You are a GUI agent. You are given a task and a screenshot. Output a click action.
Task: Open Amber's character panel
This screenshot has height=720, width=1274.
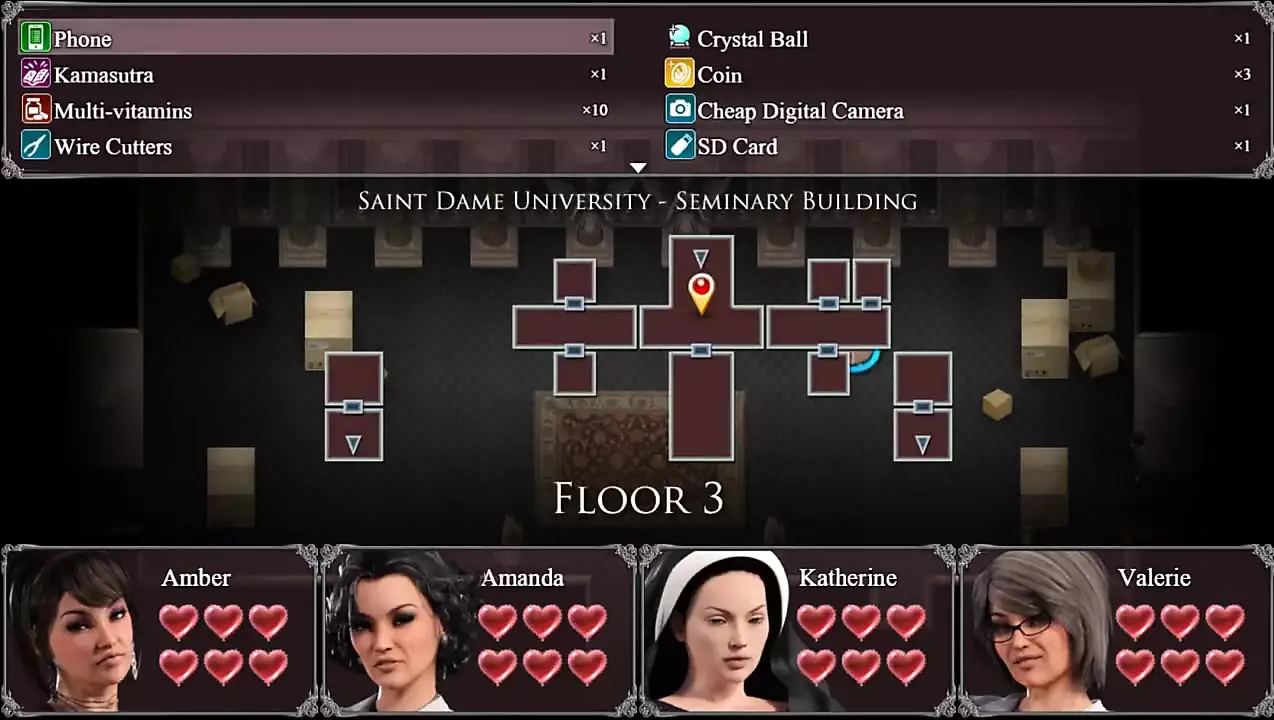[160, 630]
